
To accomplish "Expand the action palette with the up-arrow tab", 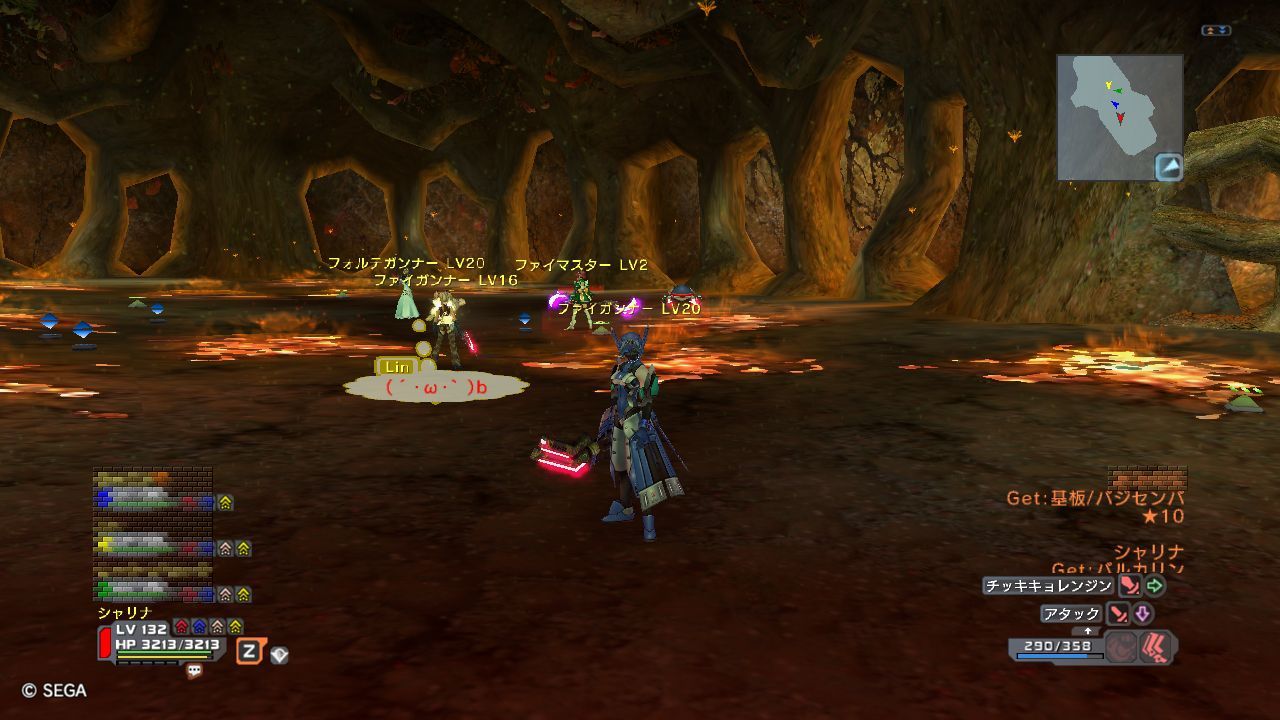I will (1087, 631).
